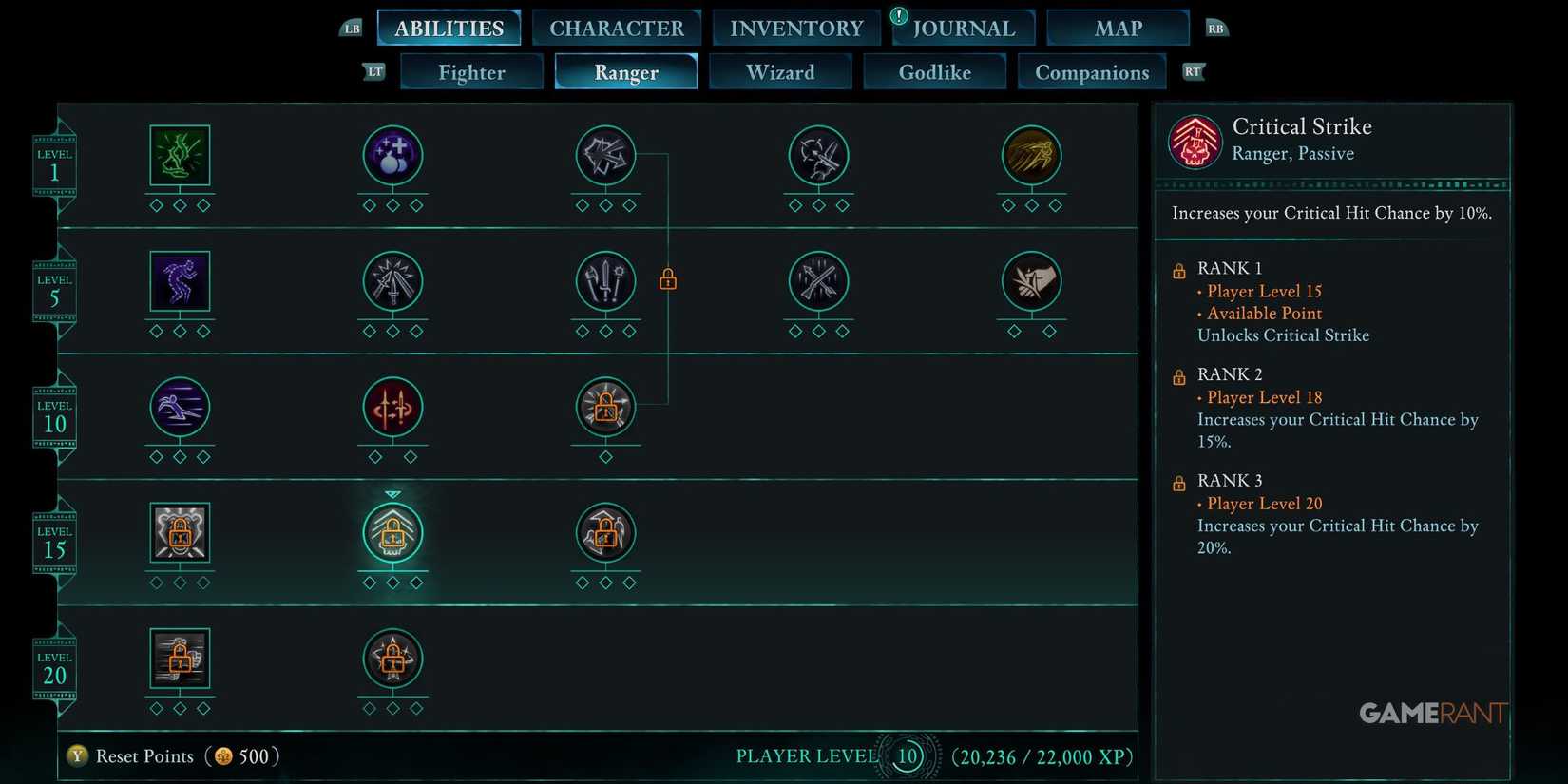Click the orange lock on the ability connector line

(x=667, y=278)
